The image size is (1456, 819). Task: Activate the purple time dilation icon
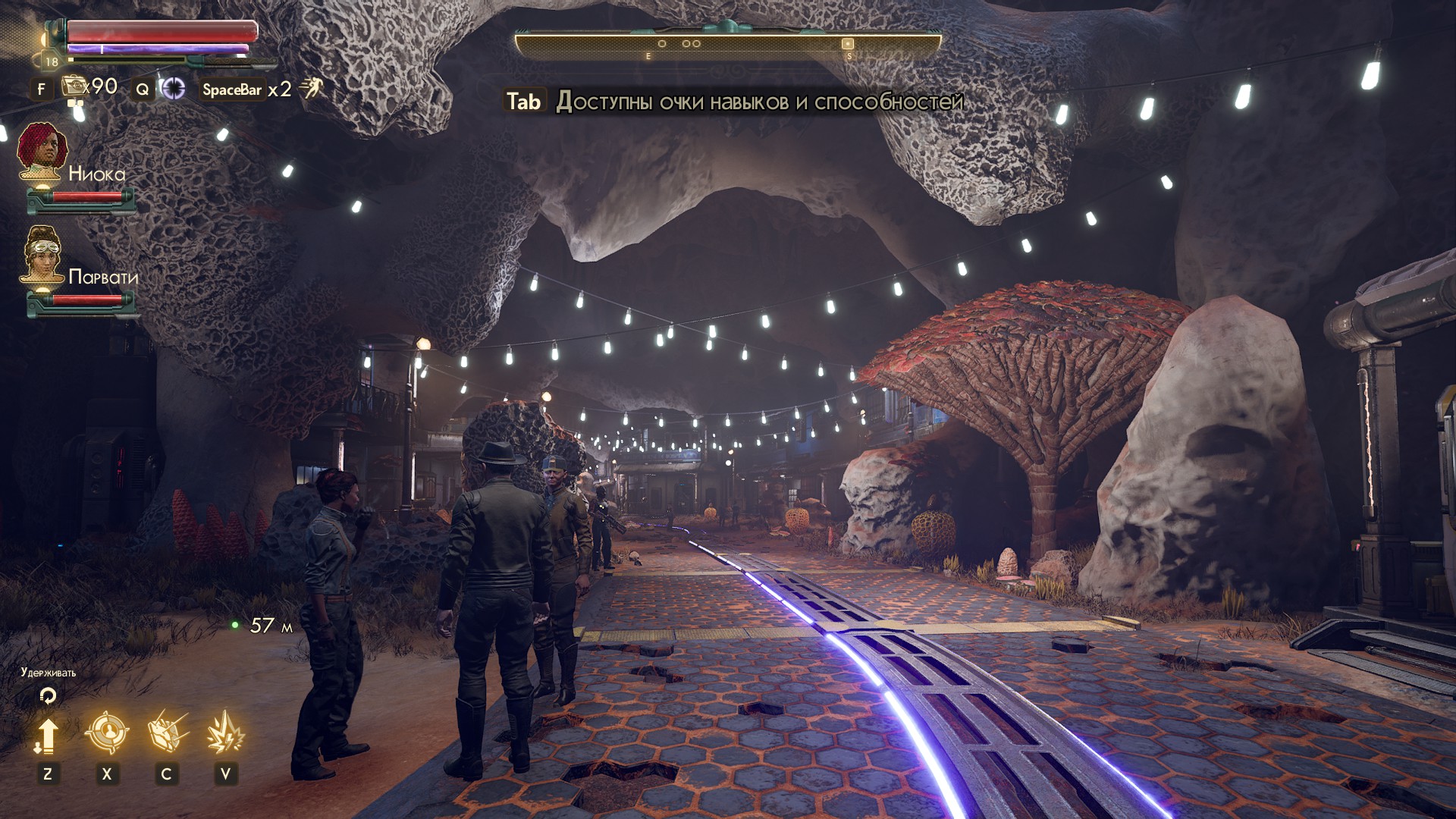click(174, 89)
